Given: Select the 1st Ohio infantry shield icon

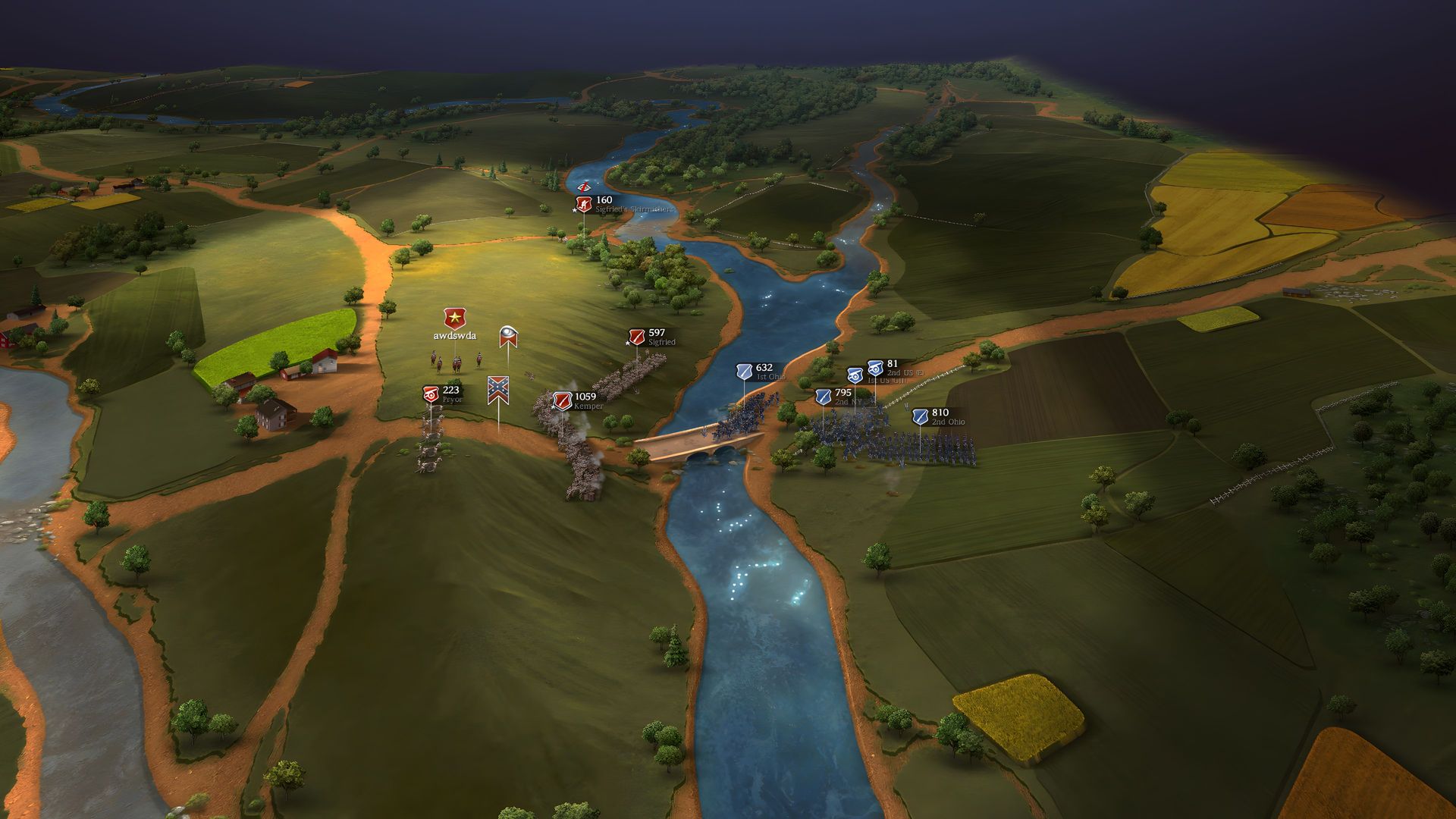Looking at the screenshot, I should click(743, 372).
